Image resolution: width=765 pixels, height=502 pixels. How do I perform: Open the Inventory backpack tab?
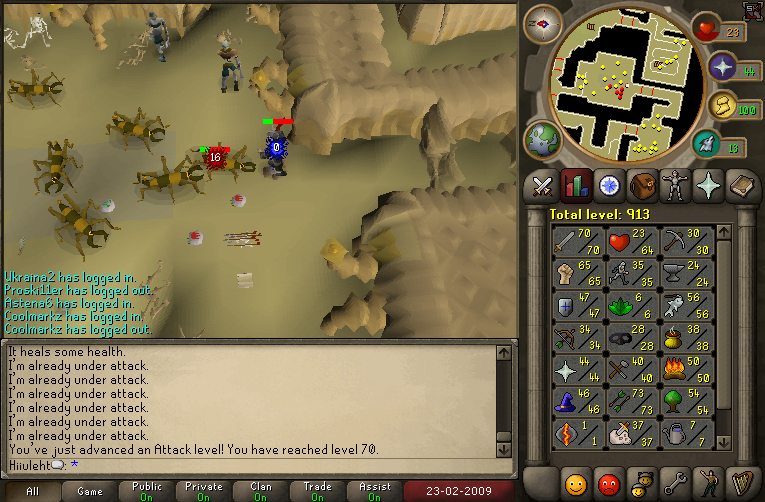pyautogui.click(x=642, y=186)
